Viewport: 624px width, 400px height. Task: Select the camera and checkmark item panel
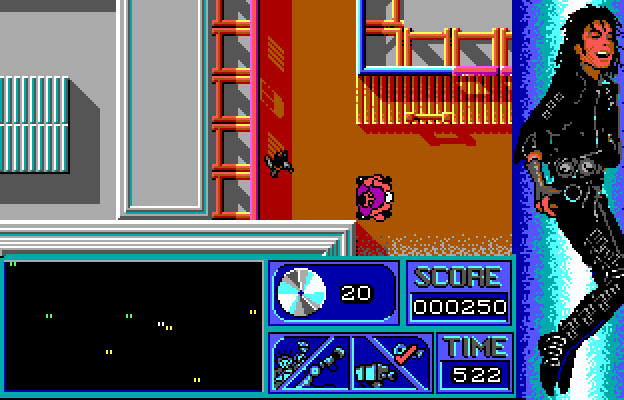coord(391,361)
